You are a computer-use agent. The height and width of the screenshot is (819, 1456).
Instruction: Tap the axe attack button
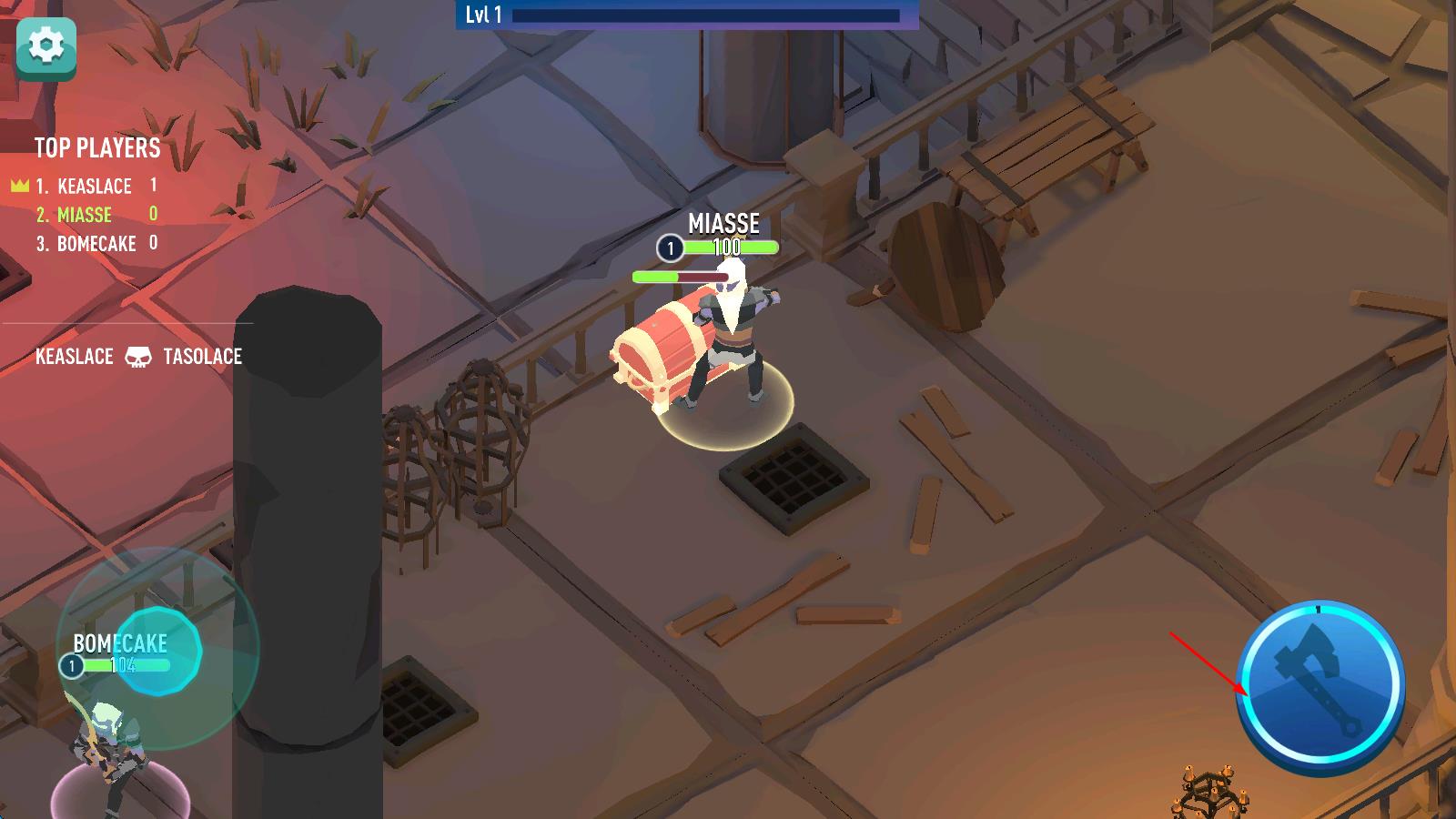(x=1320, y=684)
